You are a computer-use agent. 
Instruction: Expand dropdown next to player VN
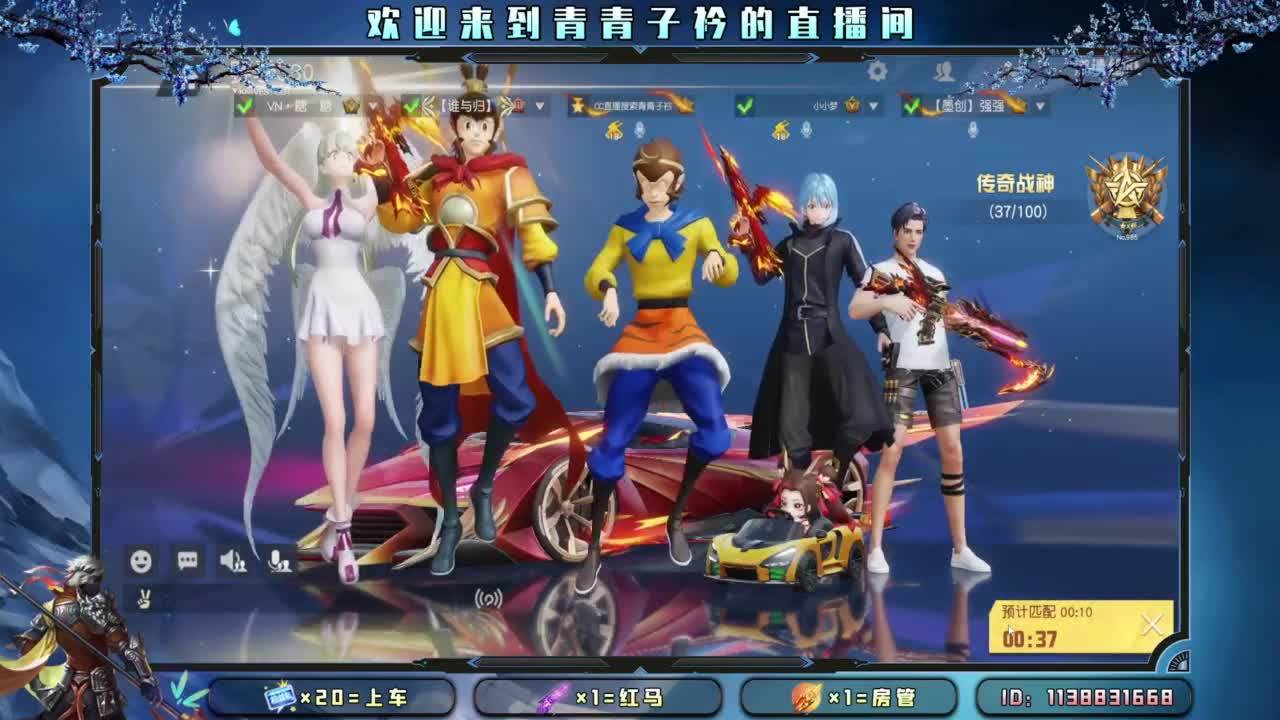(x=373, y=106)
